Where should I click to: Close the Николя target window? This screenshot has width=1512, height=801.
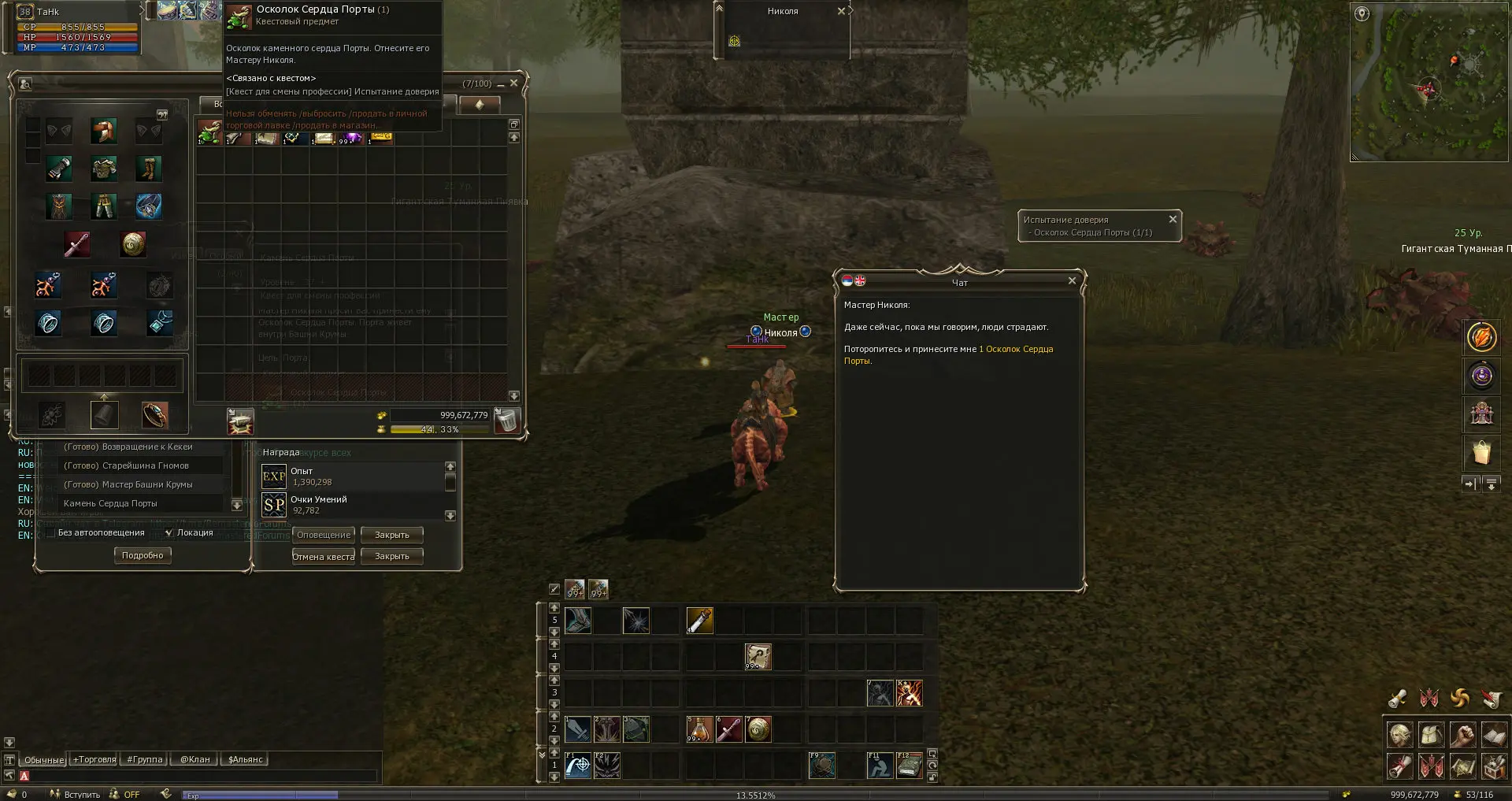click(x=841, y=11)
